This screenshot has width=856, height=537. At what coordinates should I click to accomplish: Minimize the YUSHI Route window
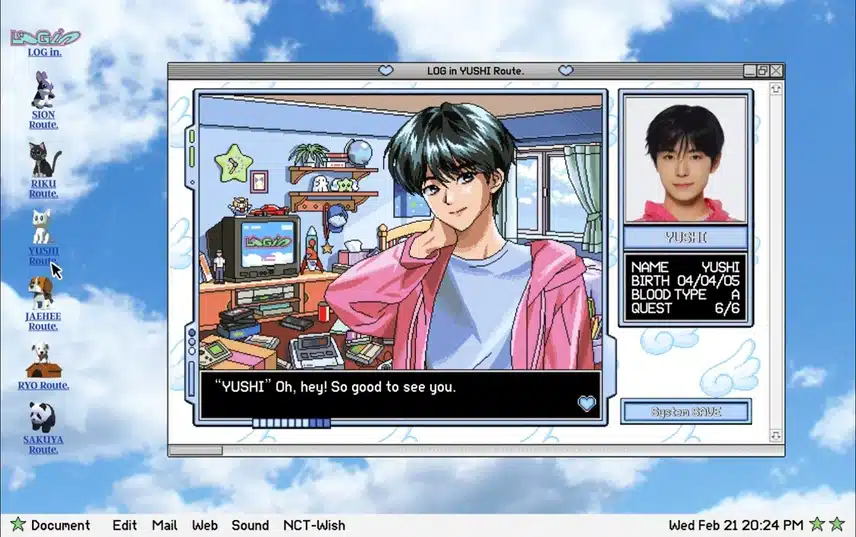(x=749, y=71)
